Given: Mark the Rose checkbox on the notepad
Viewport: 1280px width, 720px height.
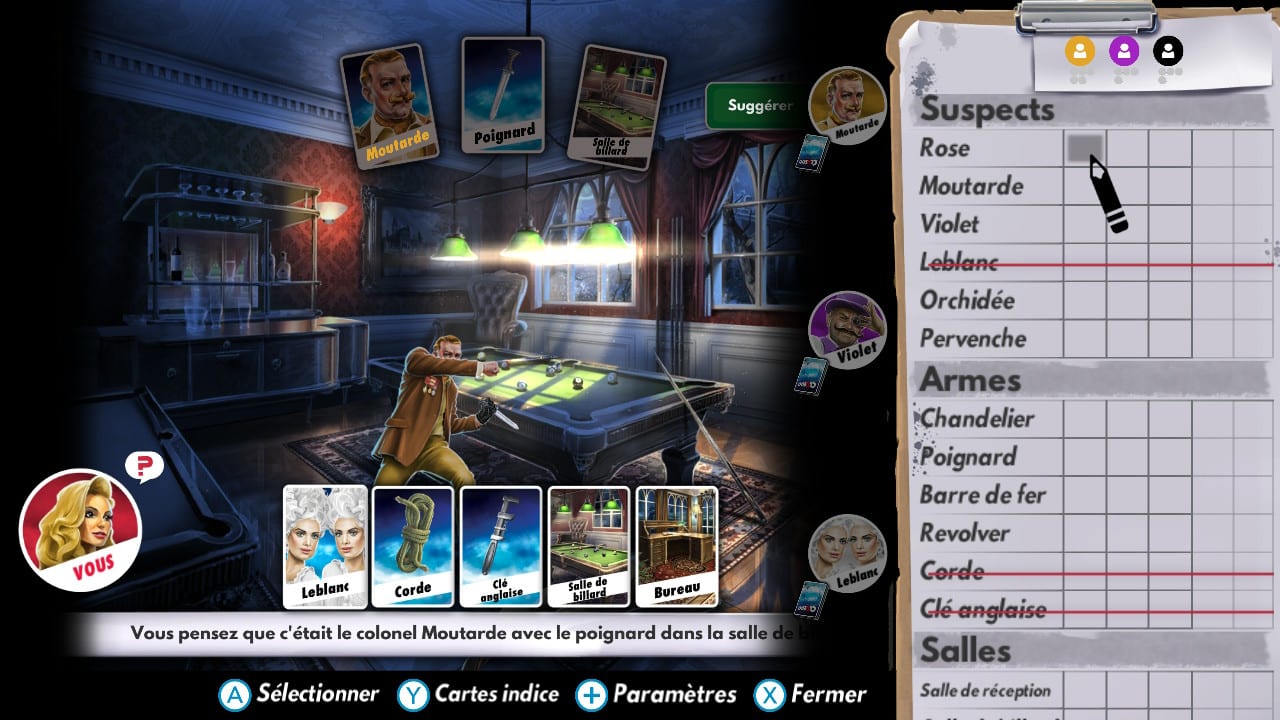Looking at the screenshot, I should [1083, 148].
